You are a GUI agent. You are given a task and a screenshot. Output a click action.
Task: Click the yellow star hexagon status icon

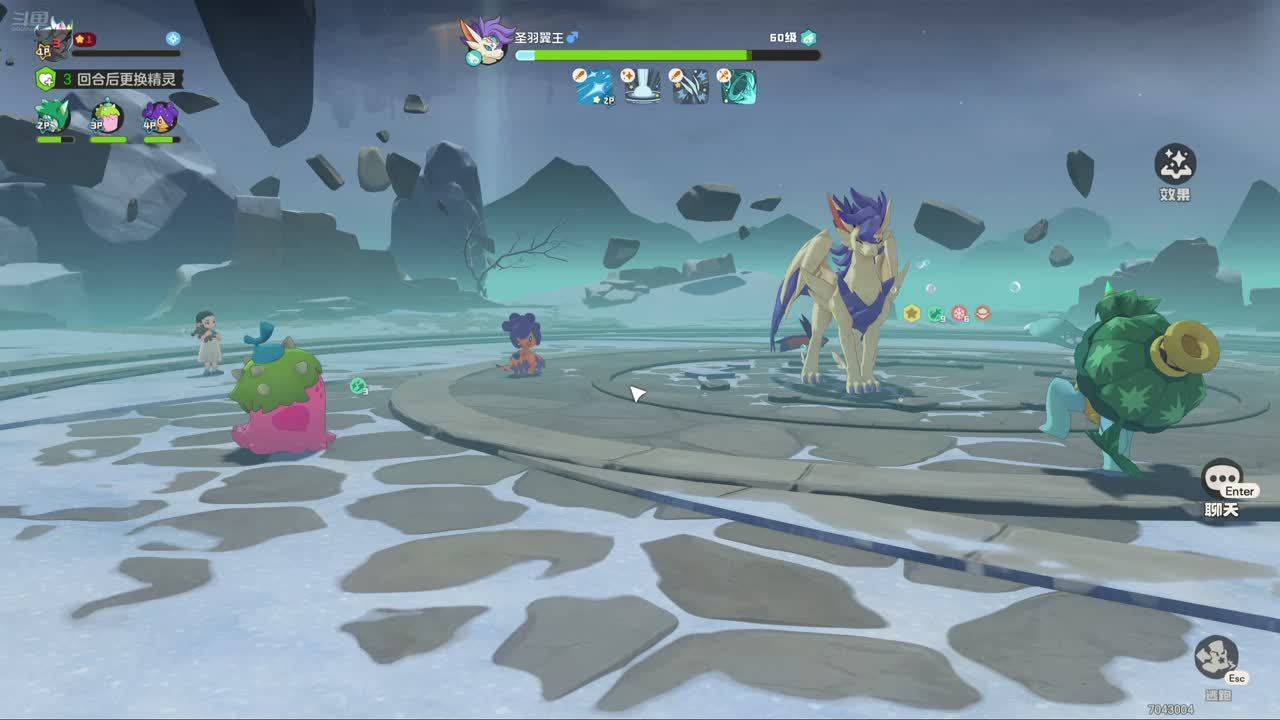pos(911,313)
